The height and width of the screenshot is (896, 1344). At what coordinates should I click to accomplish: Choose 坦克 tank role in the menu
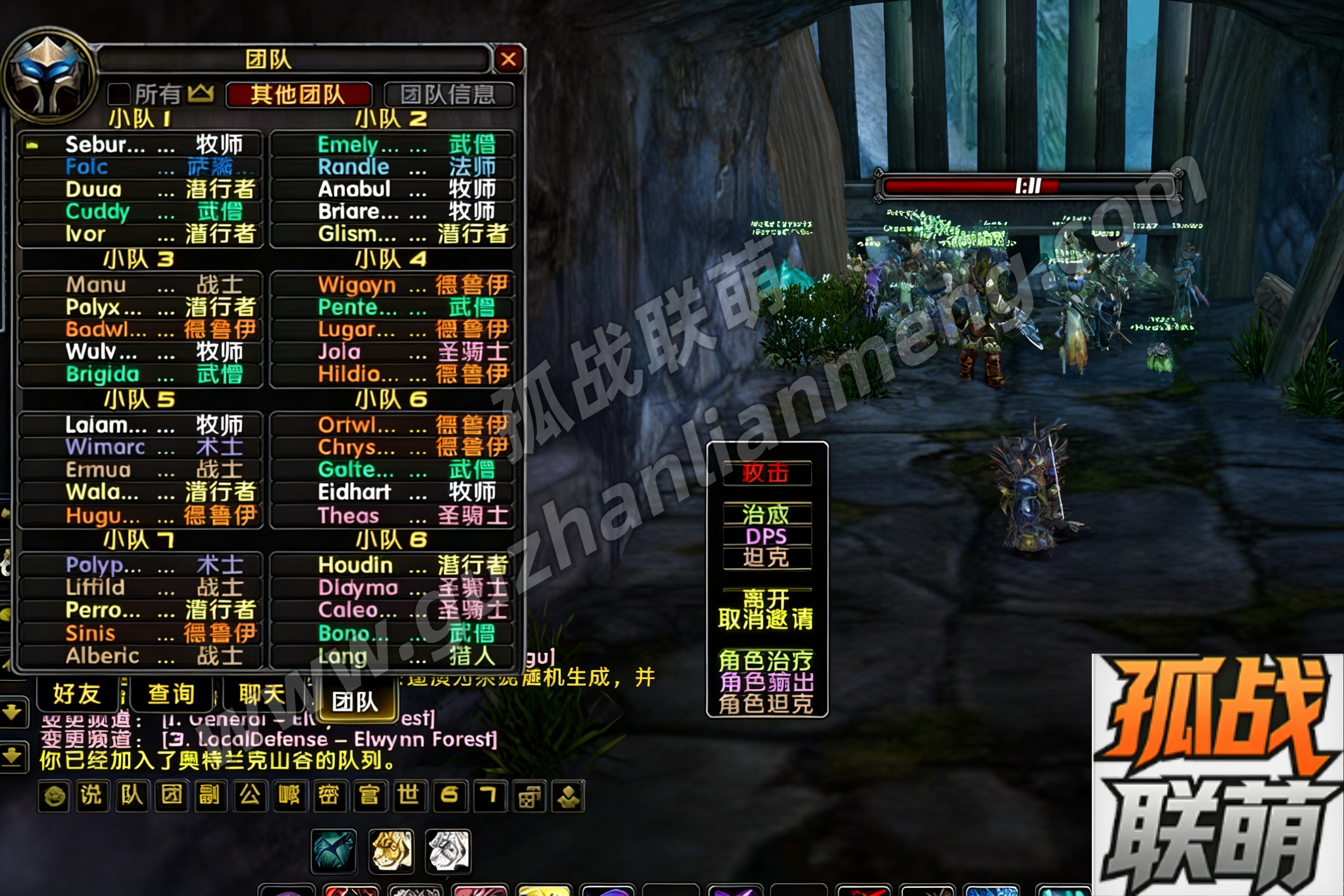tap(766, 558)
